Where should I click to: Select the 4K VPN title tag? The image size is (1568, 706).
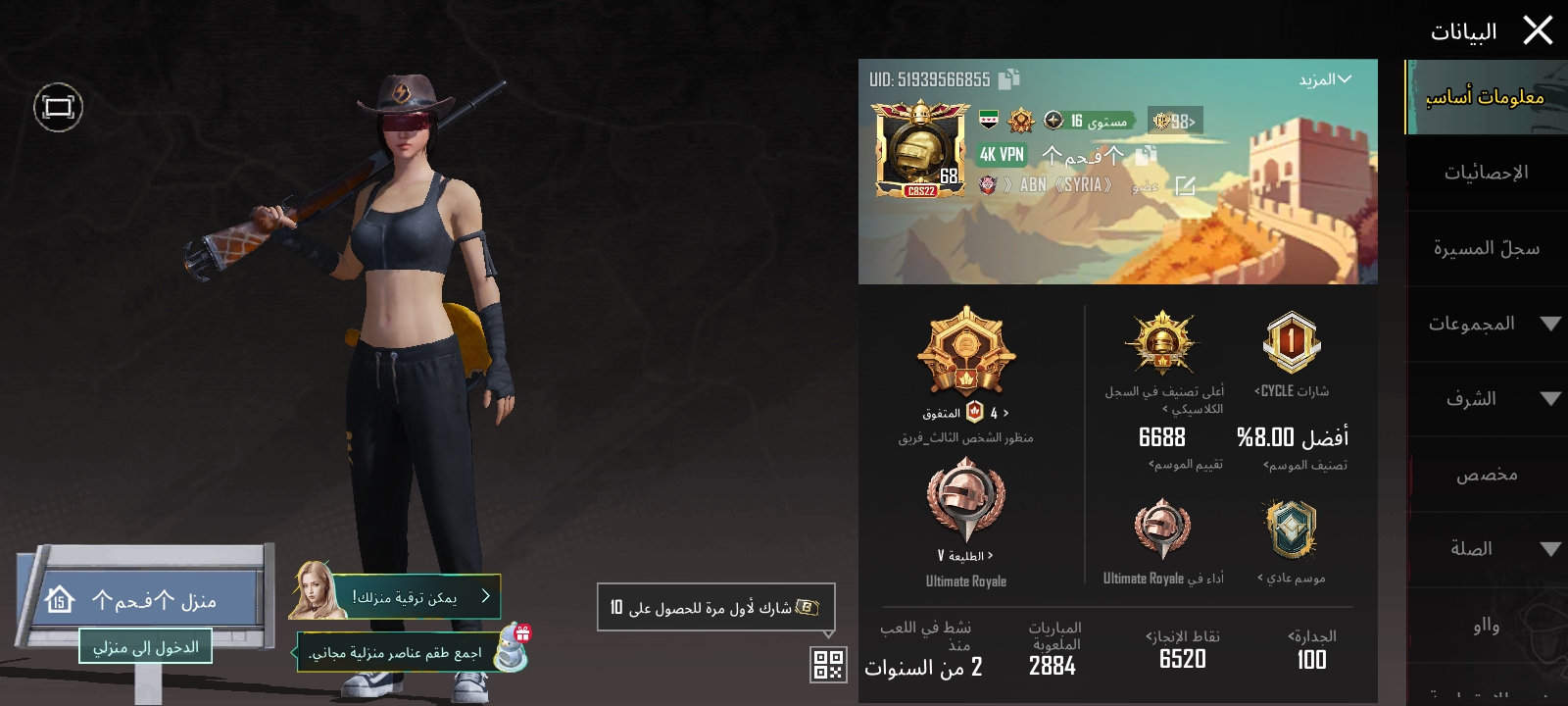[x=1002, y=154]
